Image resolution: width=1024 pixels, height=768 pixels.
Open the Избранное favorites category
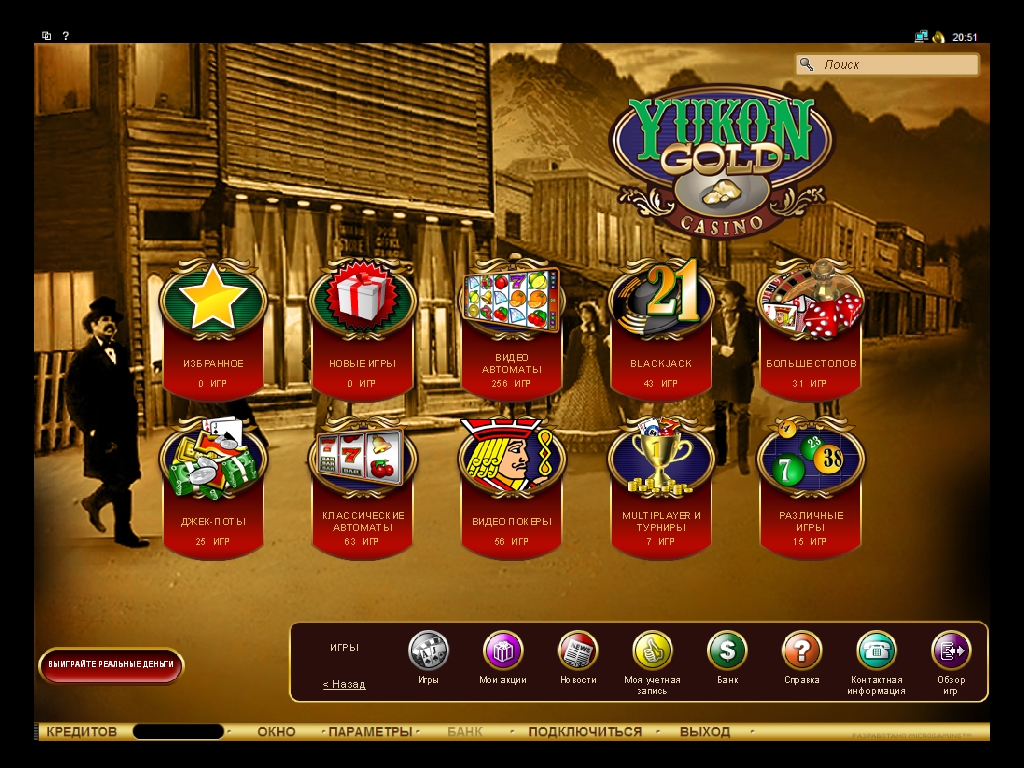[x=213, y=300]
